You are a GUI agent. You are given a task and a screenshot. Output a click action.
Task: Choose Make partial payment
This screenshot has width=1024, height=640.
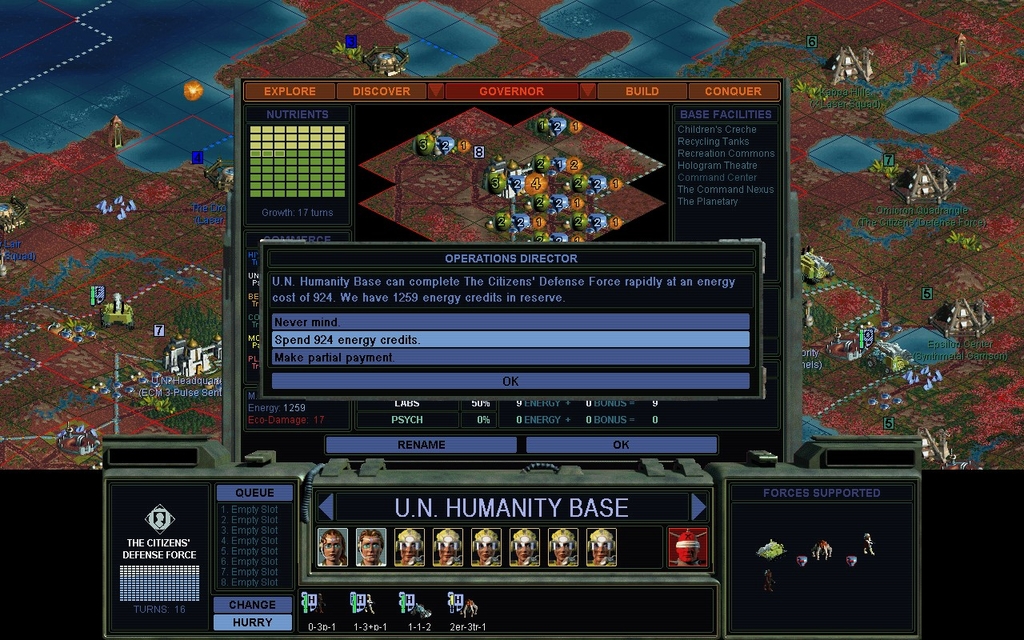(x=510, y=357)
